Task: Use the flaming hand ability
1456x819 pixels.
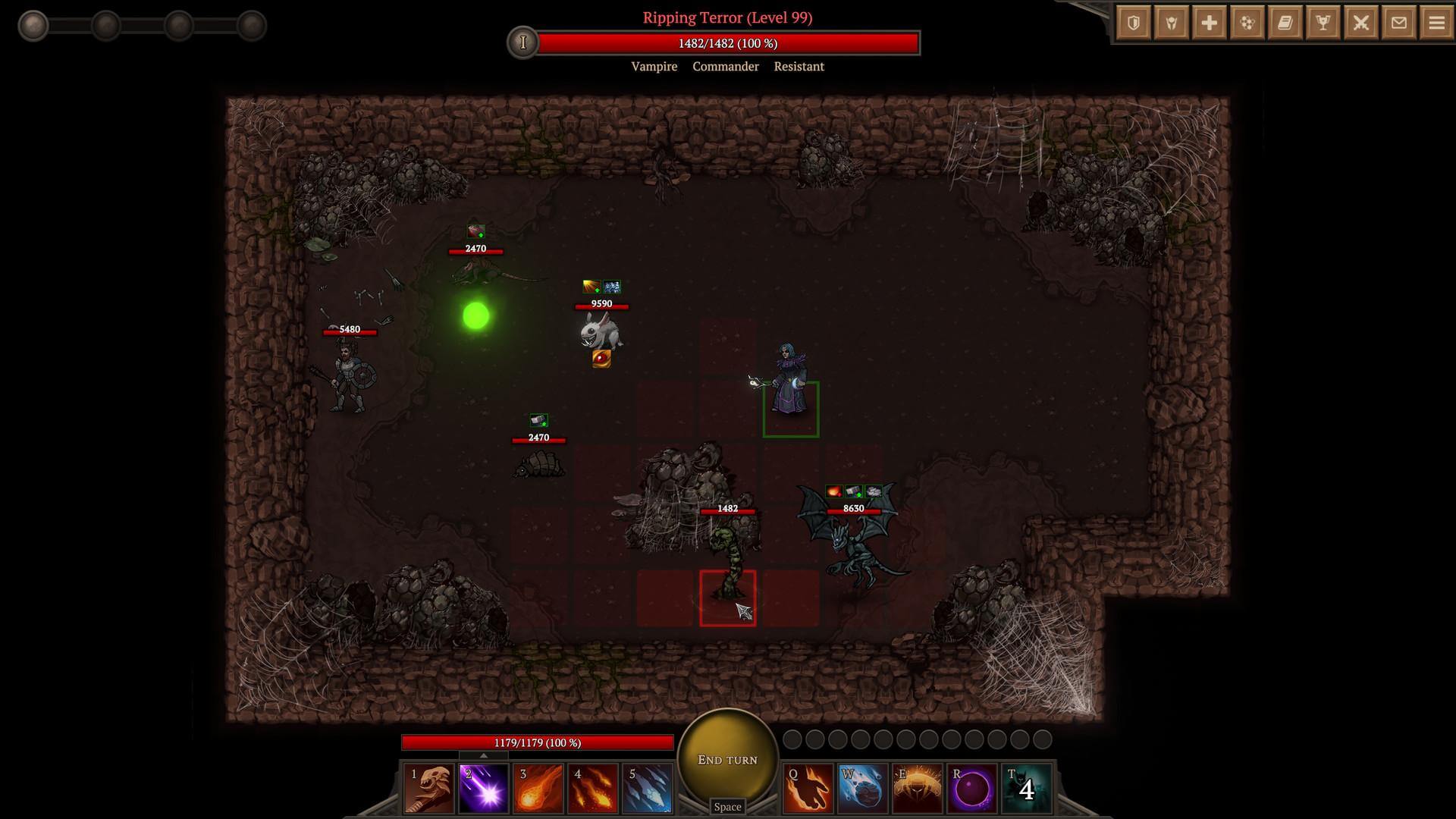Action: 808,789
